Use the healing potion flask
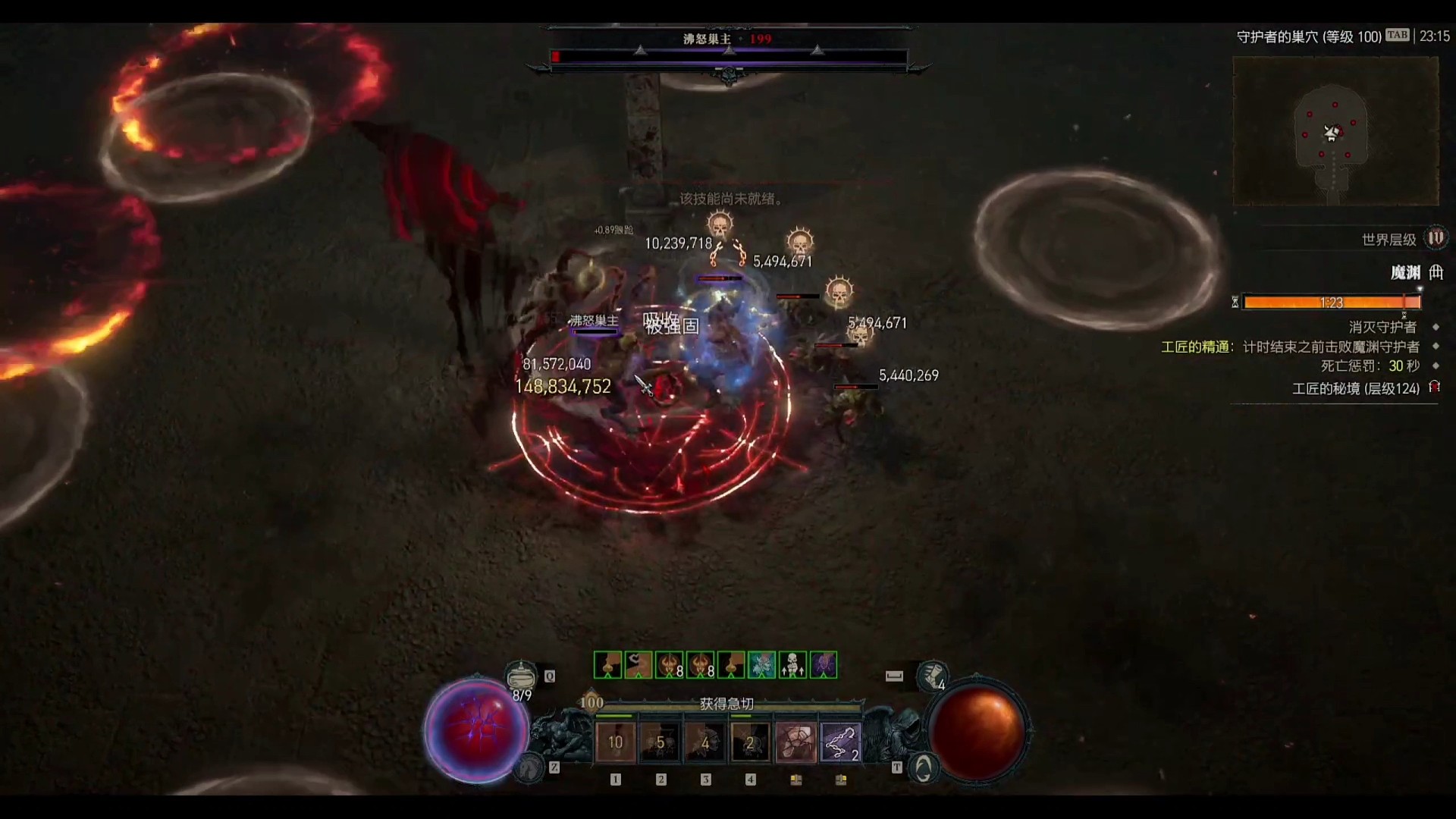The width and height of the screenshot is (1456, 819). click(520, 674)
